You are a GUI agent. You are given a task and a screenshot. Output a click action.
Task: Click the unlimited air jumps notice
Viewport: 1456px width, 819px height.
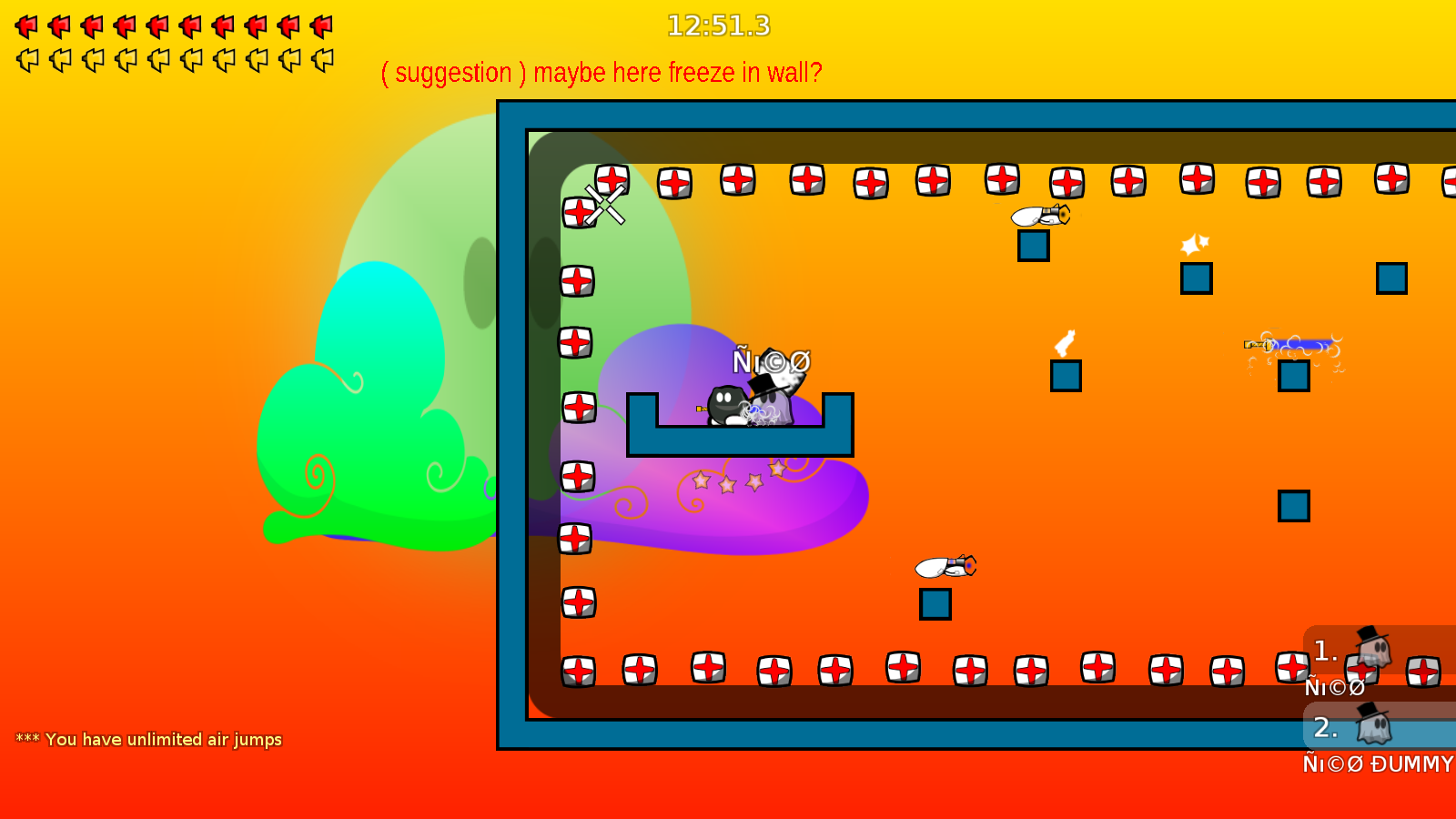pyautogui.click(x=148, y=740)
